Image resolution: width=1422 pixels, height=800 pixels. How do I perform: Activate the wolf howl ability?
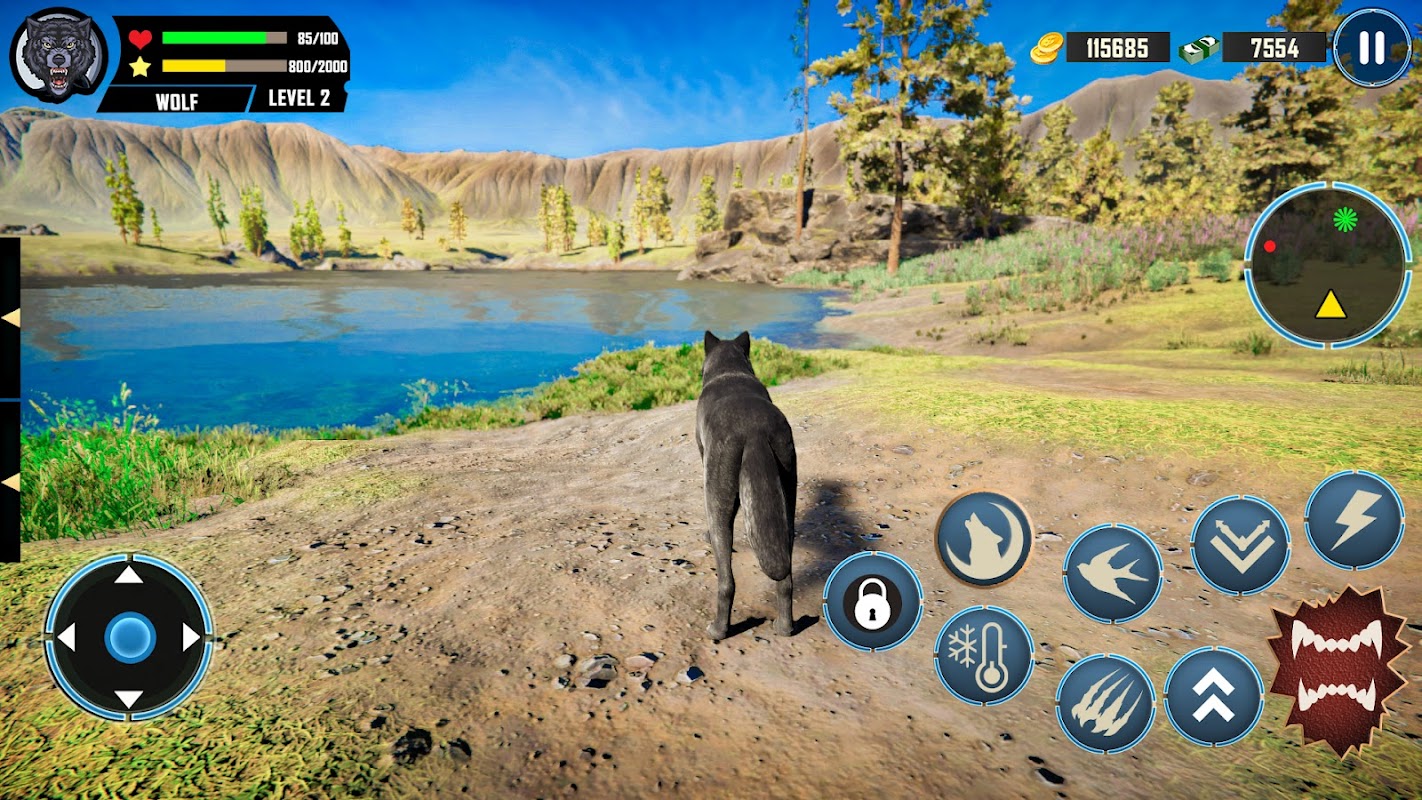click(x=984, y=539)
